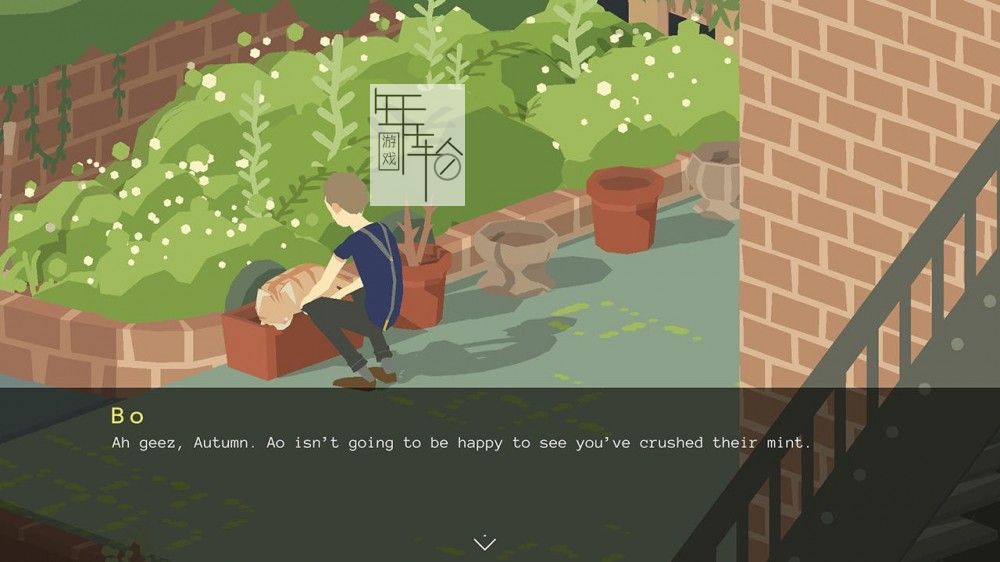Viewport: 1000px width, 562px height.
Task: Advance dialogue with the down-arrow indicator
Action: [x=484, y=543]
